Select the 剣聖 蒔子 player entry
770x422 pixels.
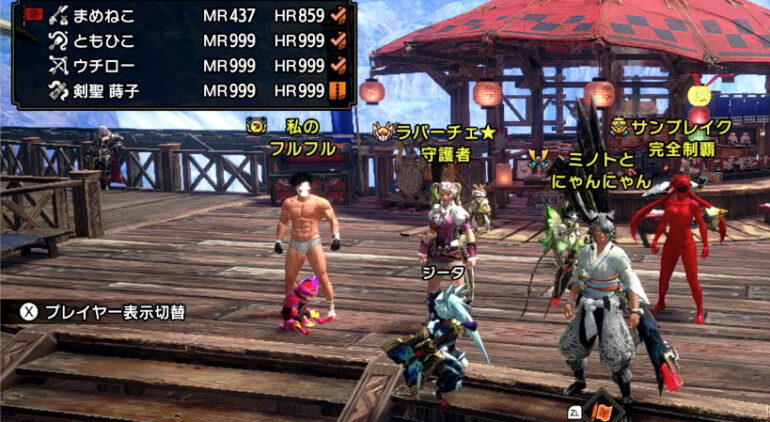pos(110,90)
